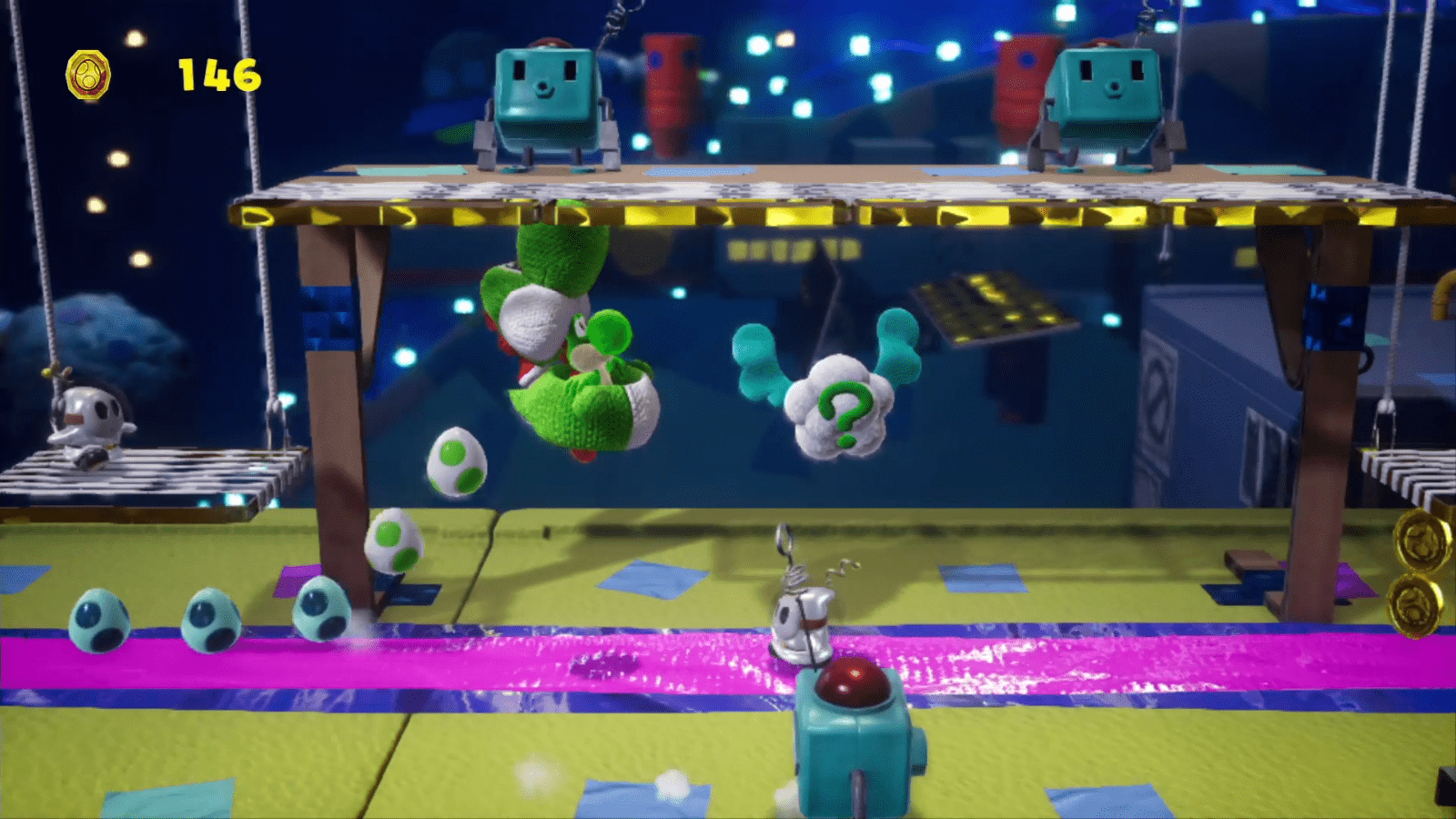Select the falling spotted Yoshi egg
This screenshot has height=819, width=1456.
(457, 464)
